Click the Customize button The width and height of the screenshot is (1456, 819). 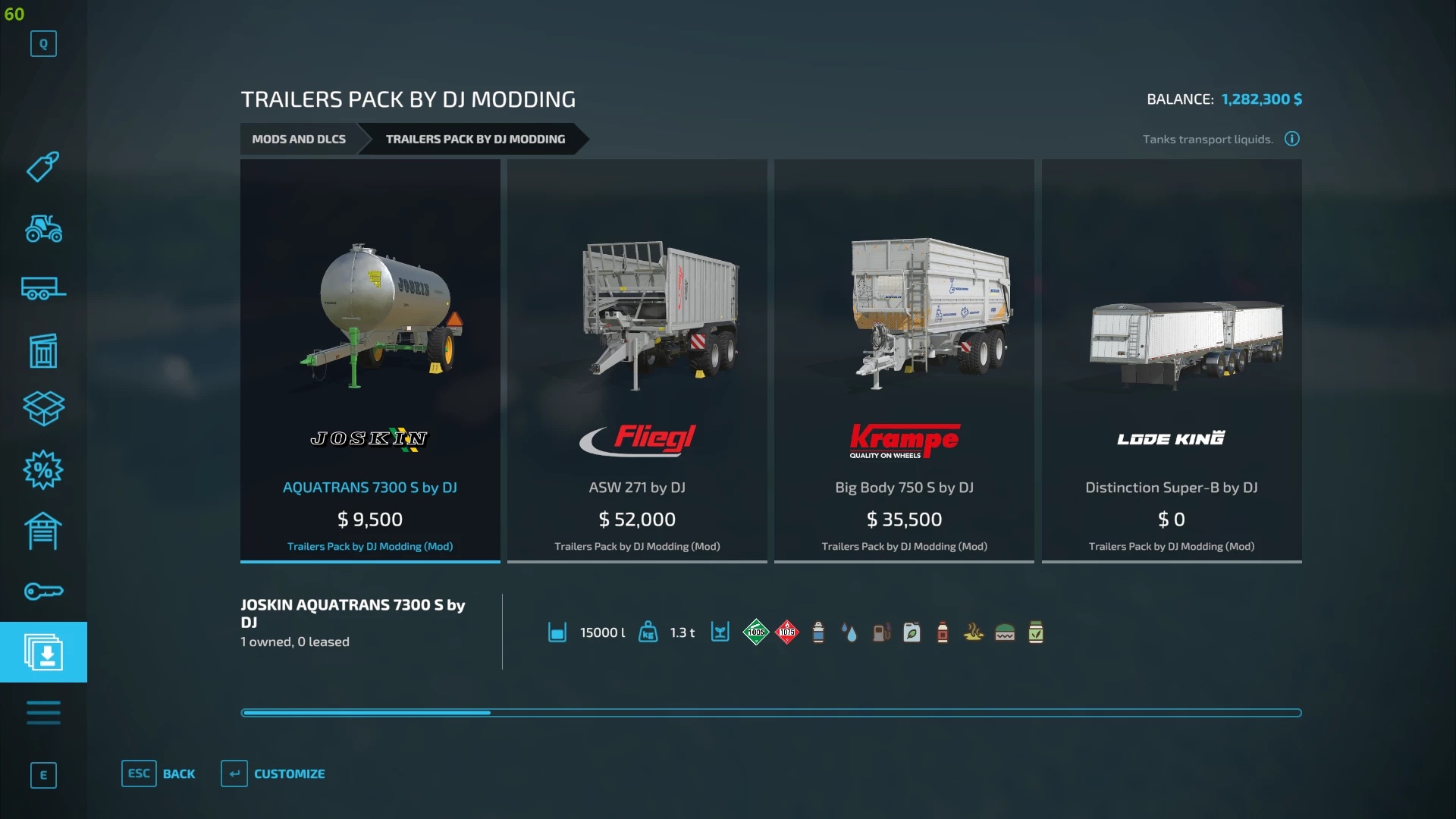[x=273, y=773]
